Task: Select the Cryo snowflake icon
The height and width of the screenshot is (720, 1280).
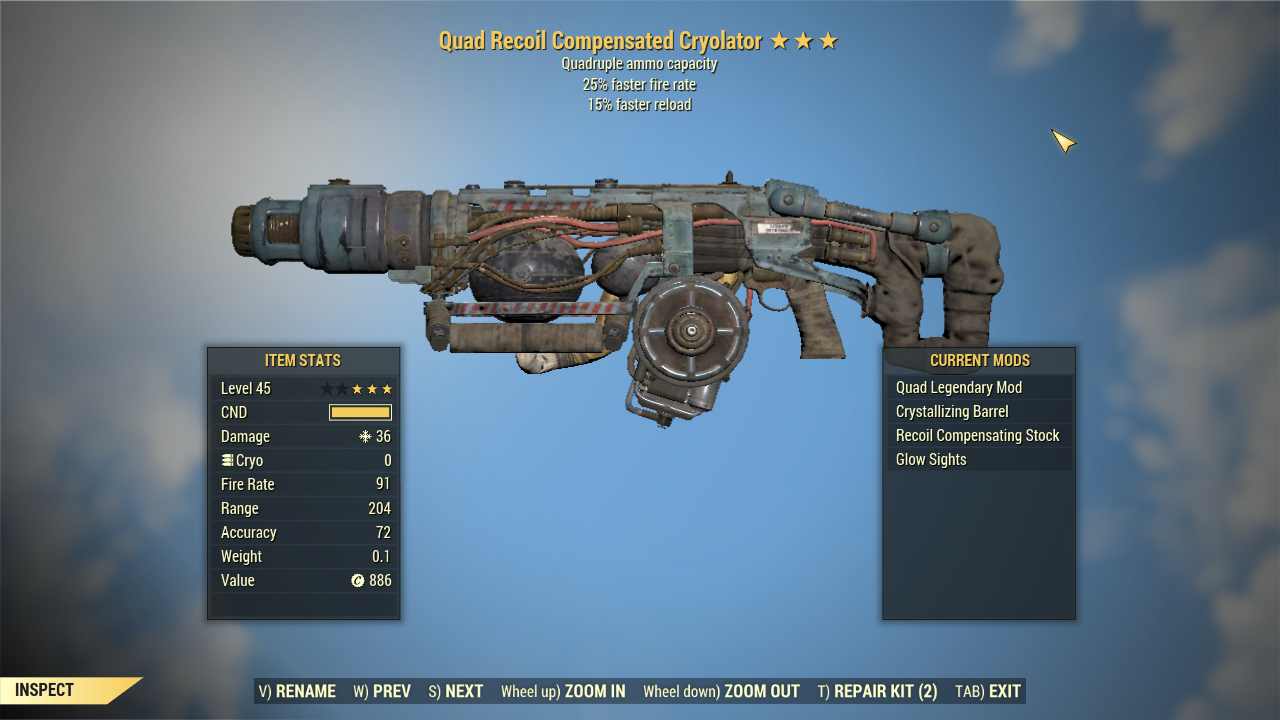Action: click(227, 460)
